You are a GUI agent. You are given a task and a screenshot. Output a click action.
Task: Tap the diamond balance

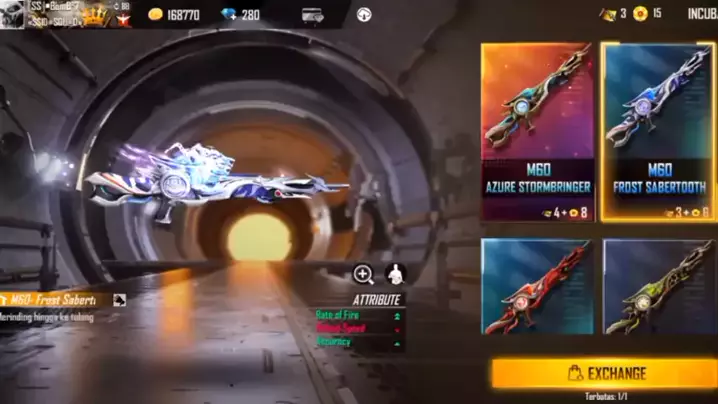click(238, 15)
